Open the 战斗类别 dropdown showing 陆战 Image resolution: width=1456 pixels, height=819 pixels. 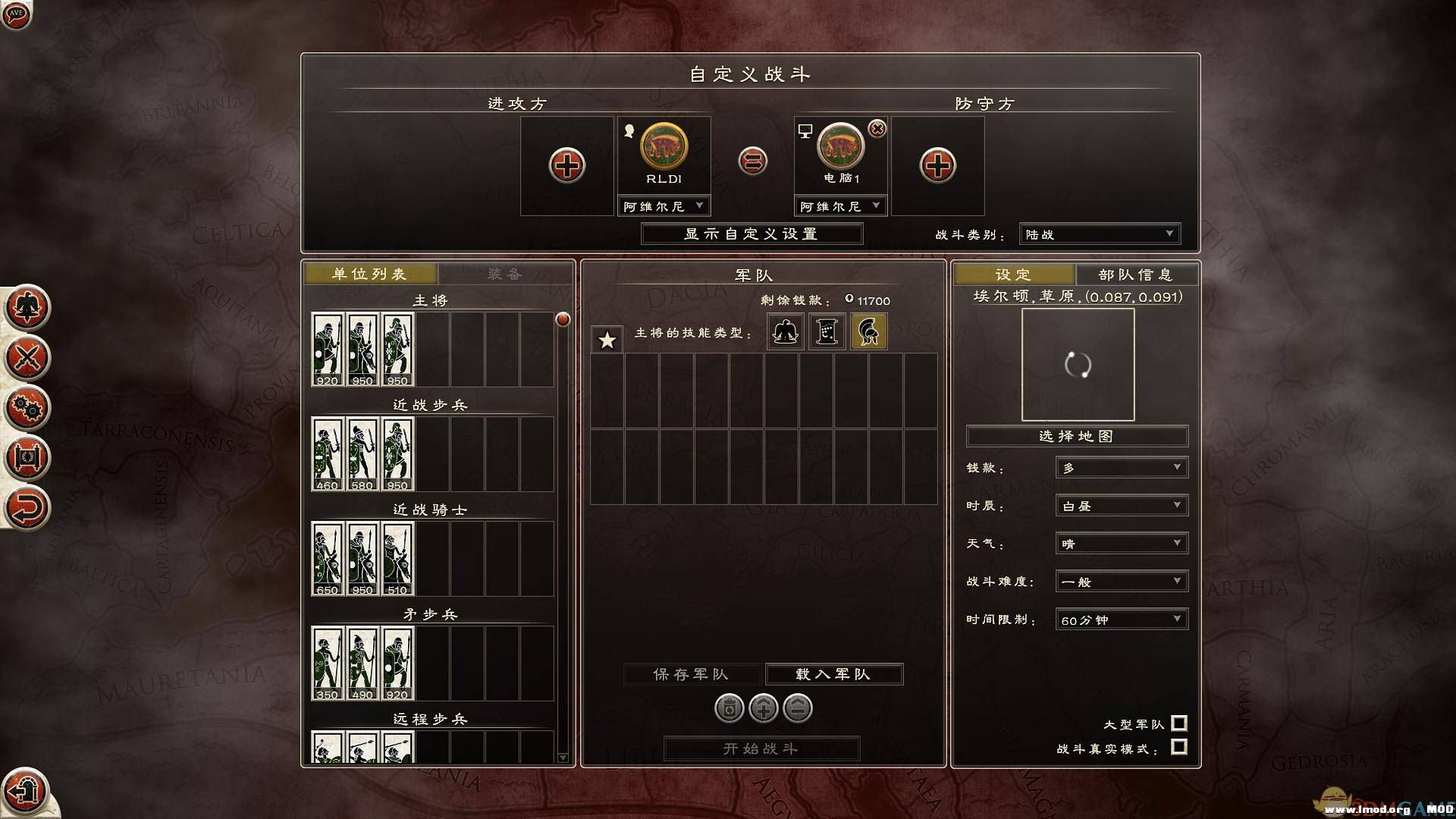click(1099, 233)
